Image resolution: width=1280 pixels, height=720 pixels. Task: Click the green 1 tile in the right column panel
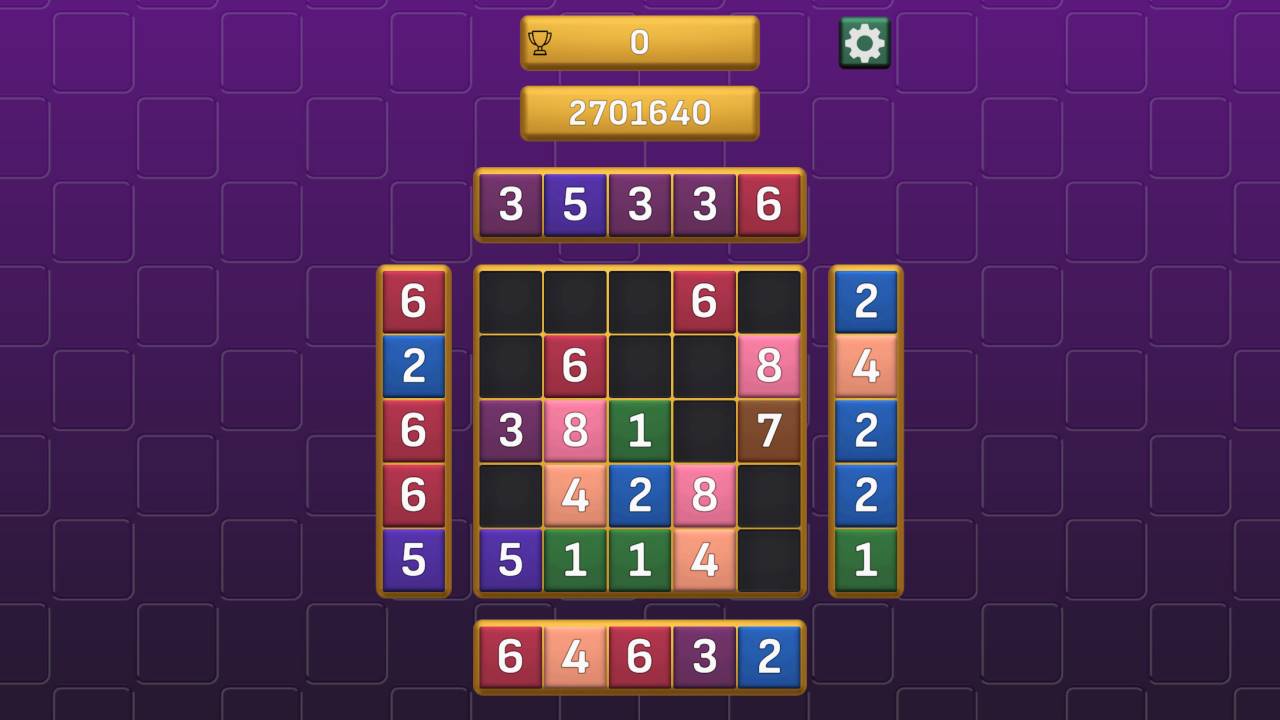click(x=864, y=561)
